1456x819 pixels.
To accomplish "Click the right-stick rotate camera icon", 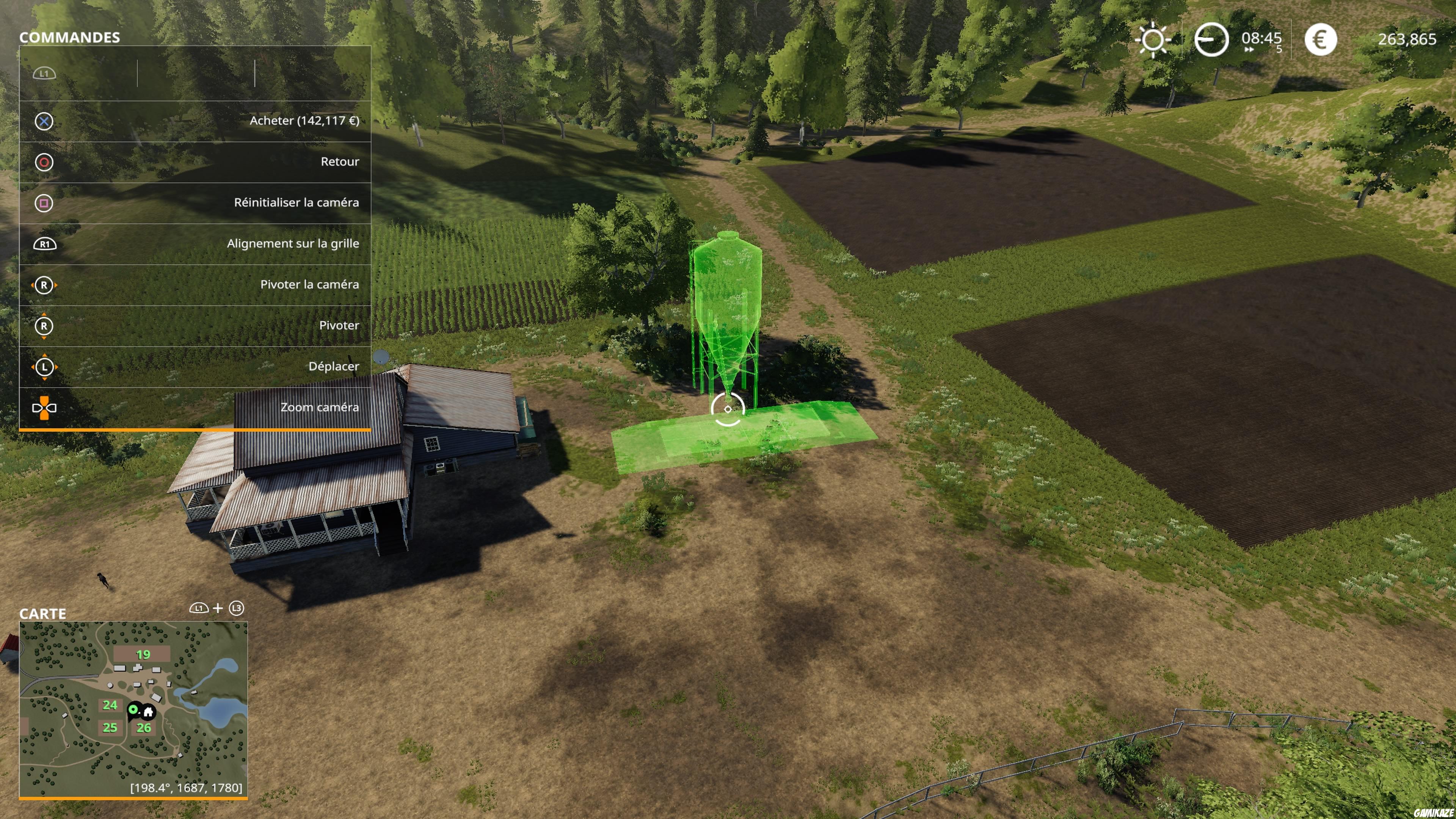I will point(44,285).
